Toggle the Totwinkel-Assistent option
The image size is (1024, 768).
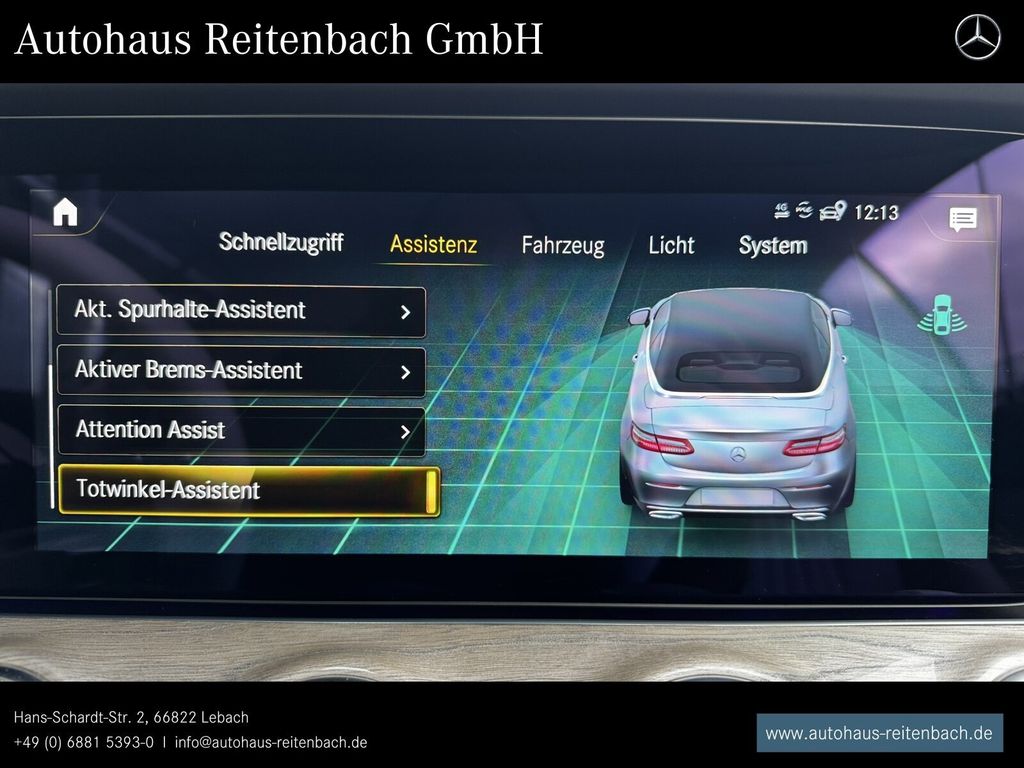click(248, 490)
